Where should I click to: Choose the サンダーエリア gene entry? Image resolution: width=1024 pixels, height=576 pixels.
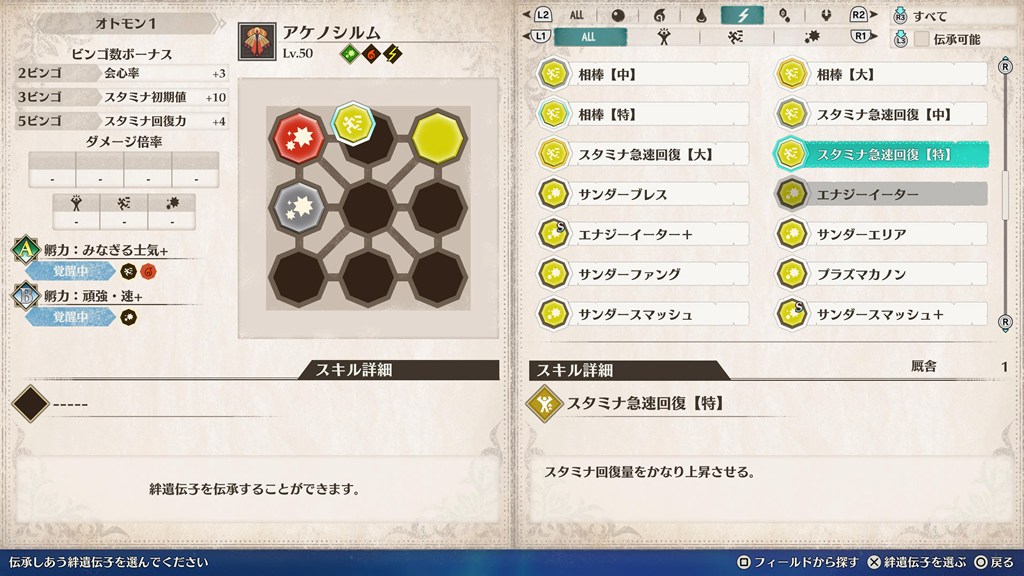click(881, 234)
